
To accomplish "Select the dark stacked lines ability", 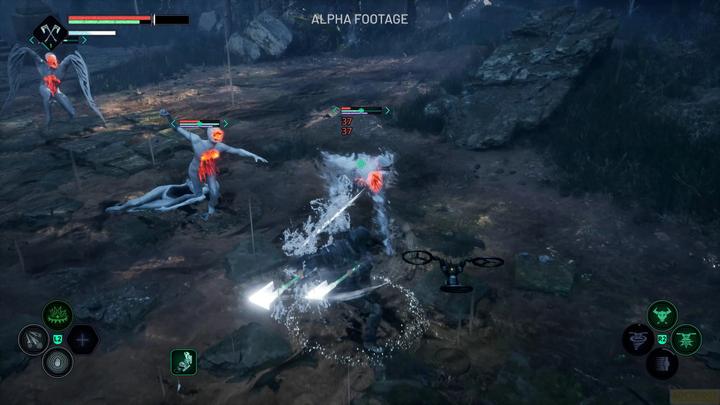I will point(661,363).
